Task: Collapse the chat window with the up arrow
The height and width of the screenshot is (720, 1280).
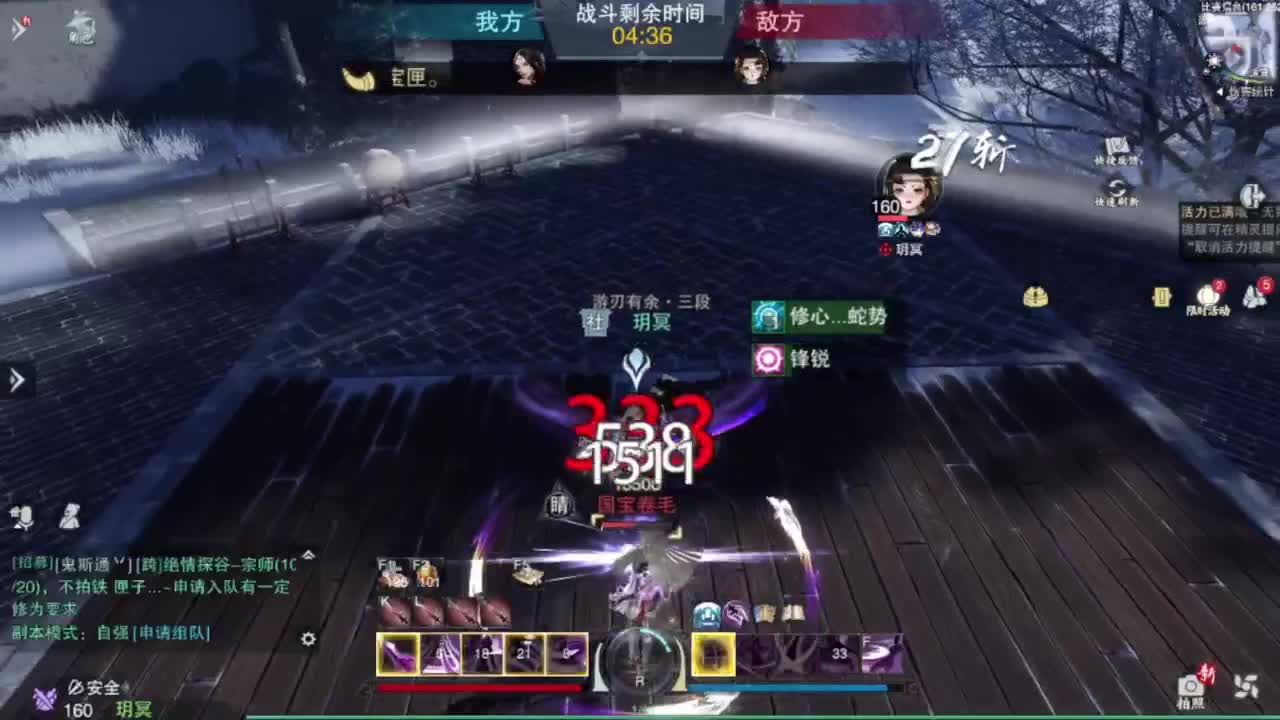Action: pyautogui.click(x=309, y=556)
